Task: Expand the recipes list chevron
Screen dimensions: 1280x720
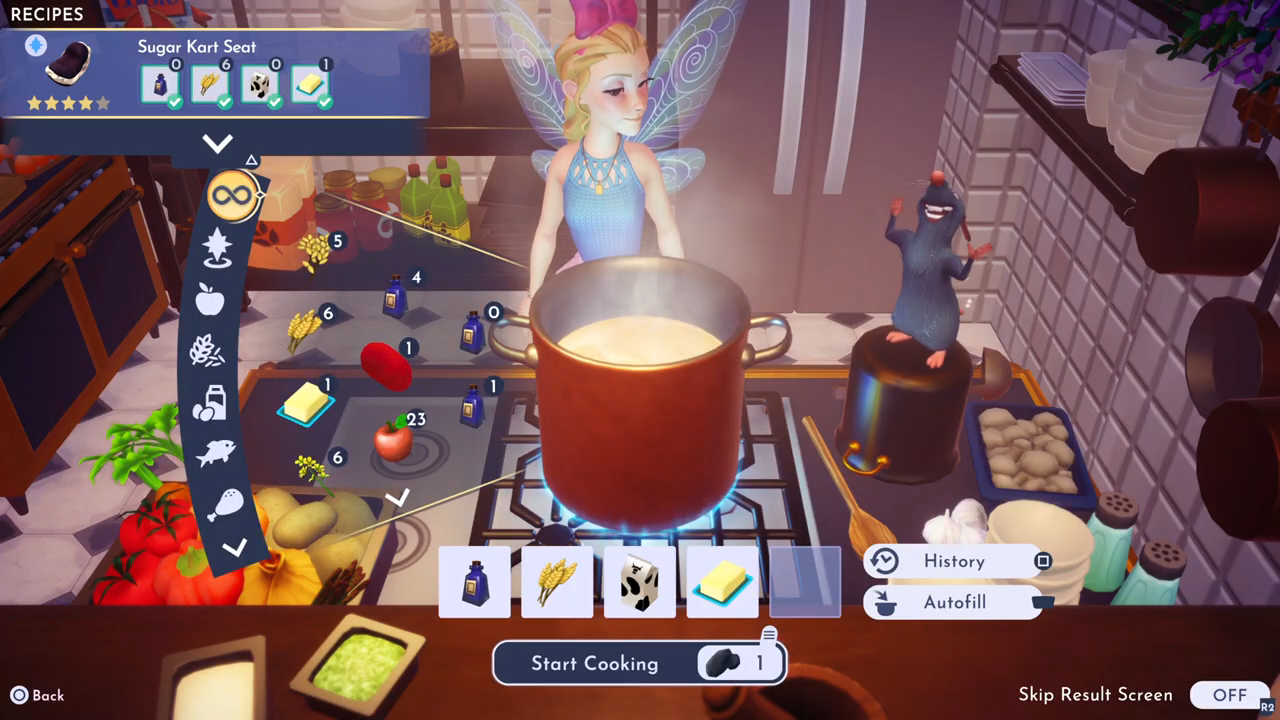Action: pos(217,143)
